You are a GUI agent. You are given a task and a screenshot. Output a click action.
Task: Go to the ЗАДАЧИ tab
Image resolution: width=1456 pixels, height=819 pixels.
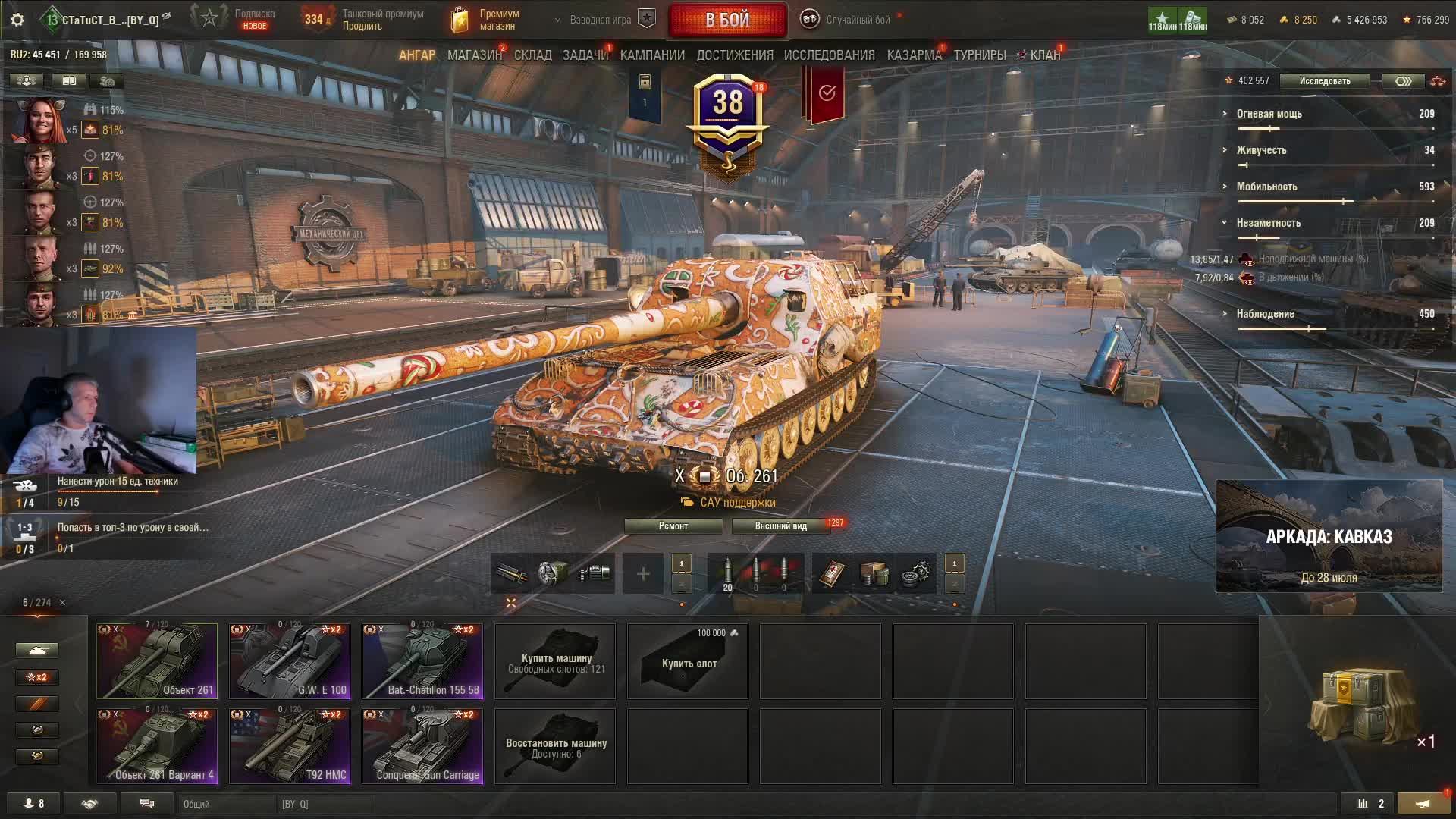click(x=585, y=55)
